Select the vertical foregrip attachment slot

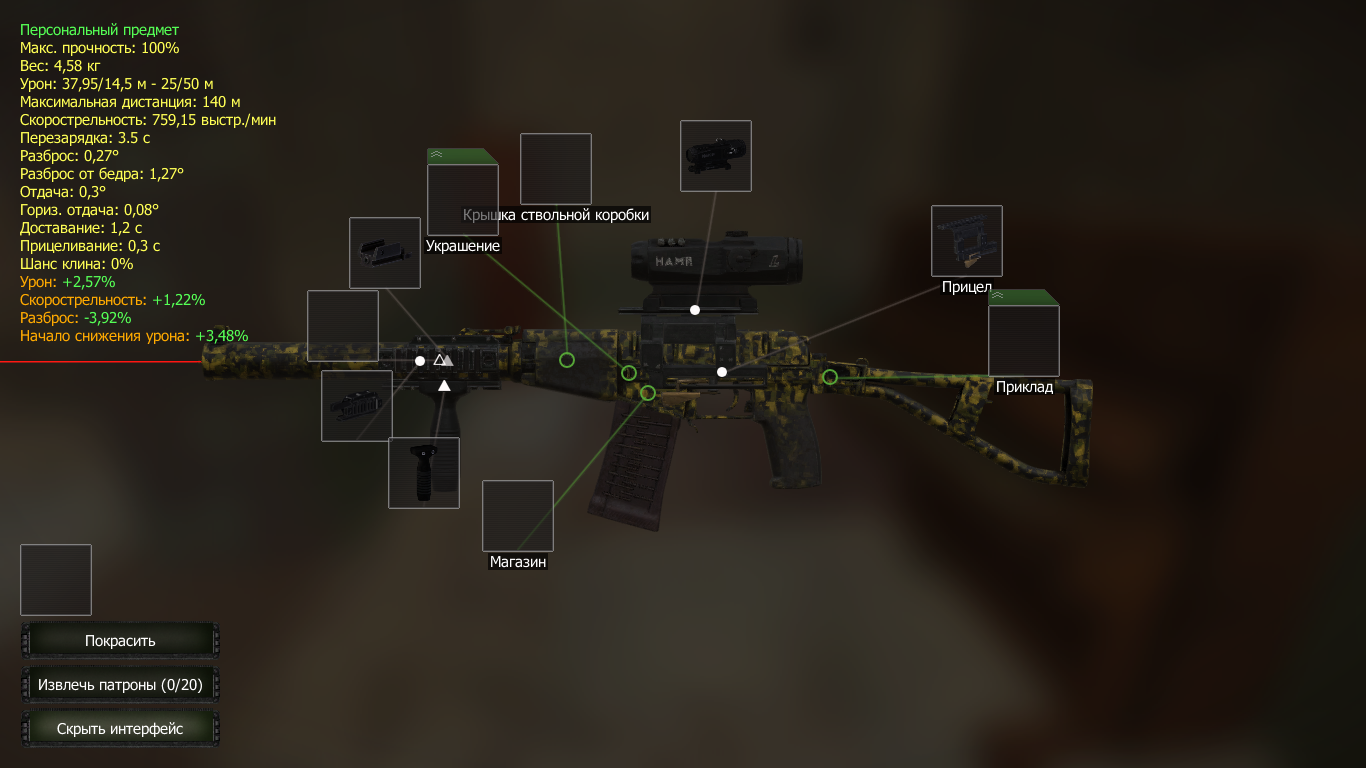point(424,473)
